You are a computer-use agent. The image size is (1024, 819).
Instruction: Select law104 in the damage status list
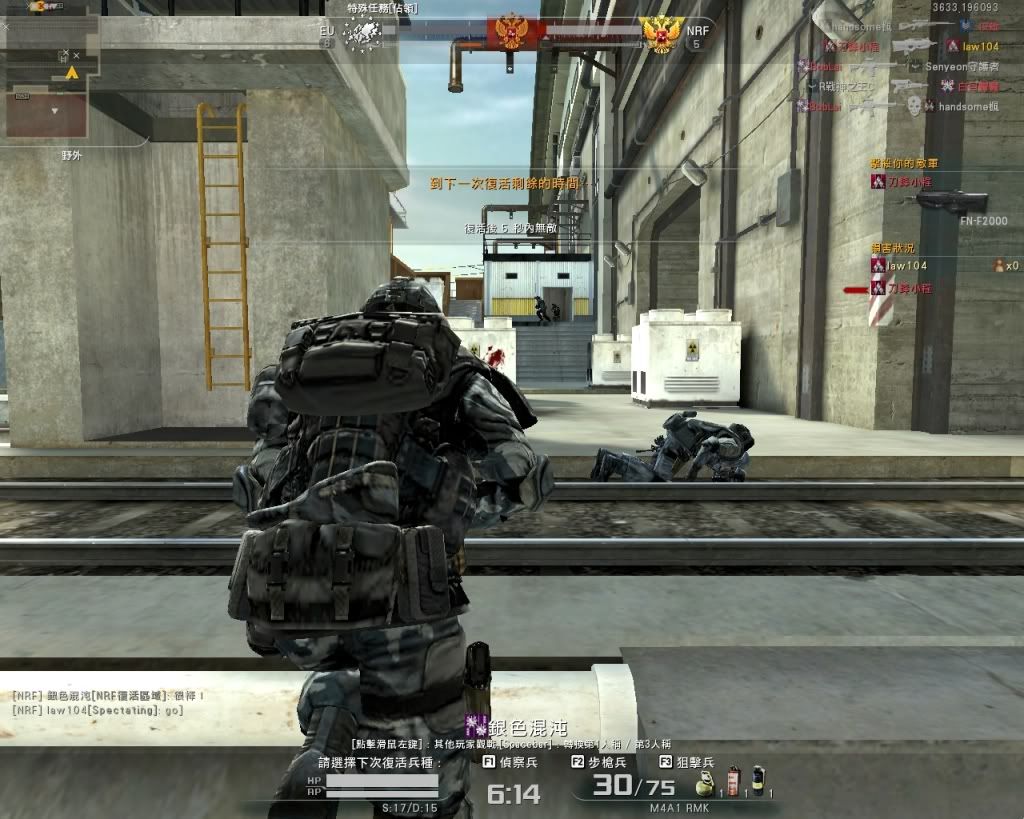906,266
